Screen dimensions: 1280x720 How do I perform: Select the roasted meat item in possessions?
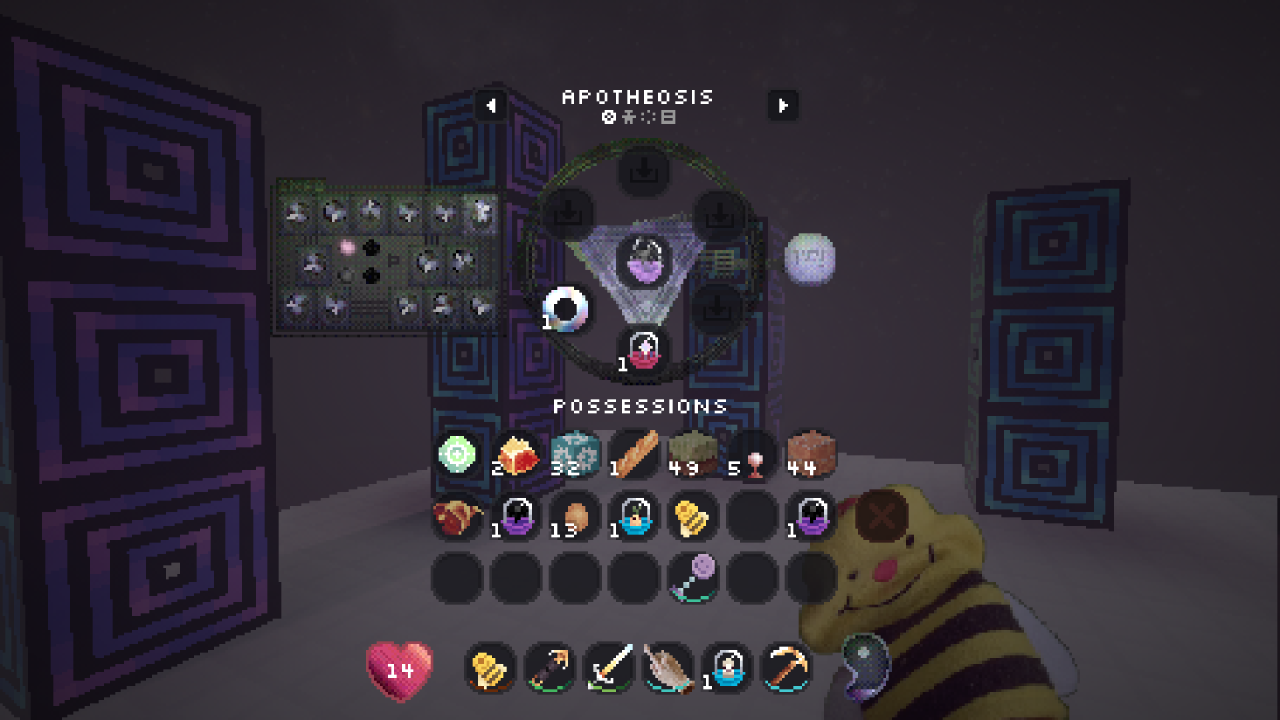tap(458, 516)
